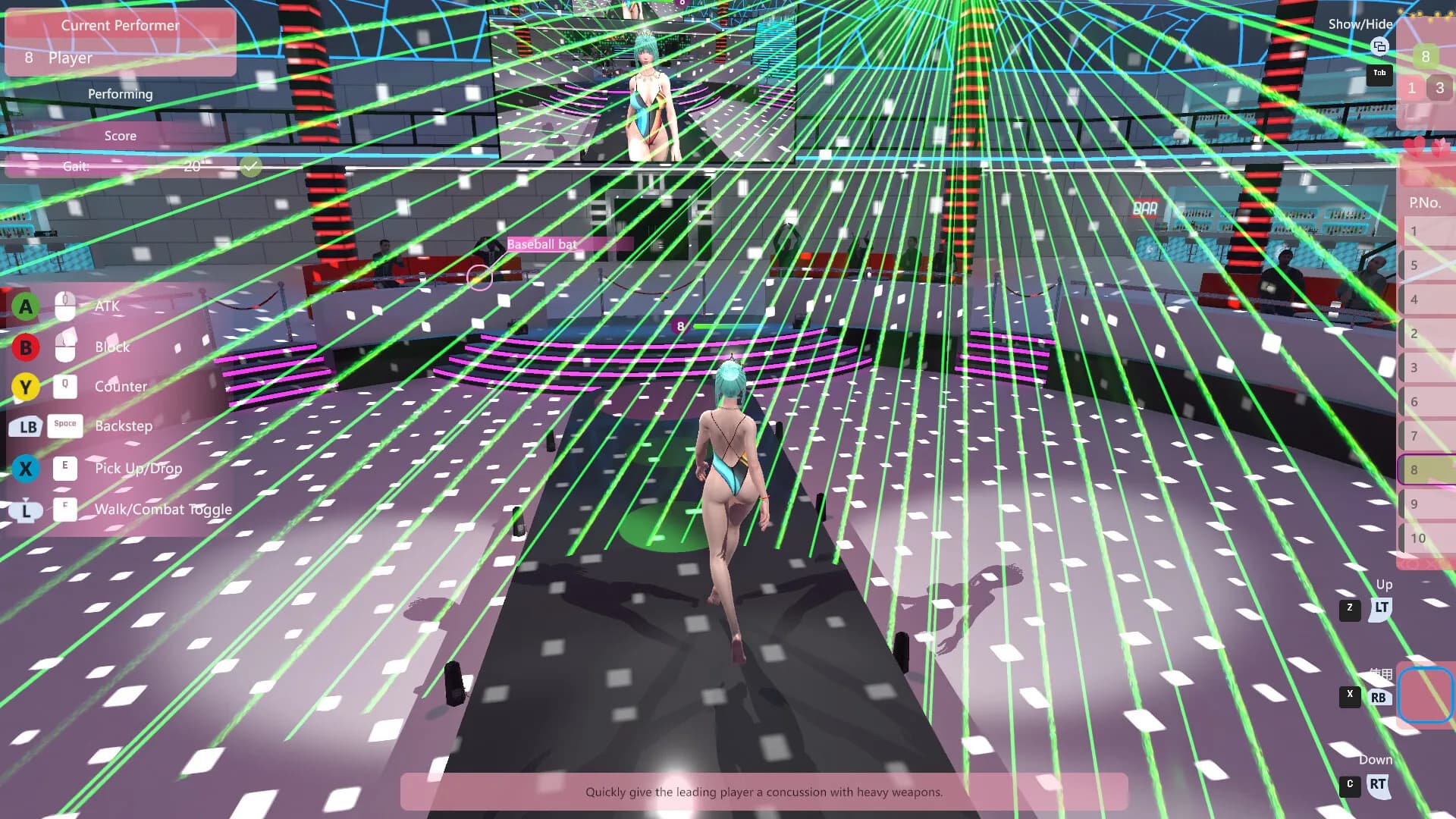Screen dimensions: 1456x819
Task: Click the Walk/Combat Toggle icon
Action: tap(26, 510)
